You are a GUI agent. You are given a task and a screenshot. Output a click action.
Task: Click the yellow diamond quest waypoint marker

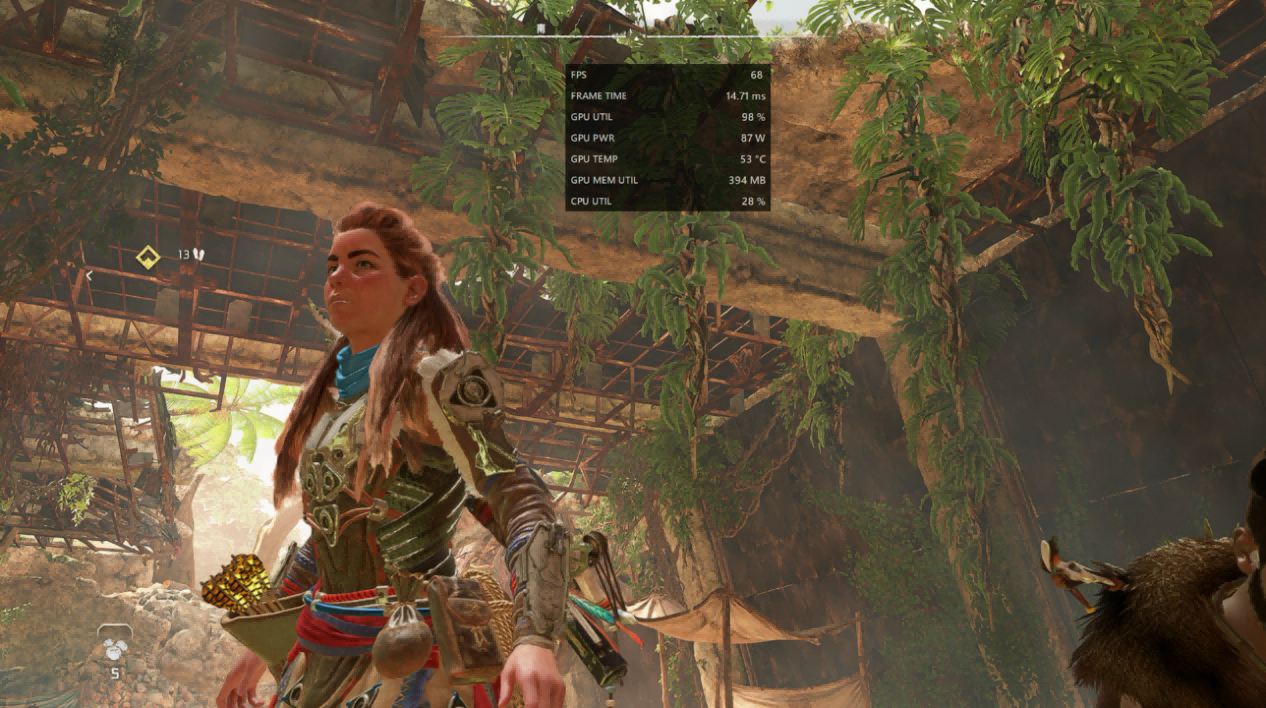[x=148, y=258]
